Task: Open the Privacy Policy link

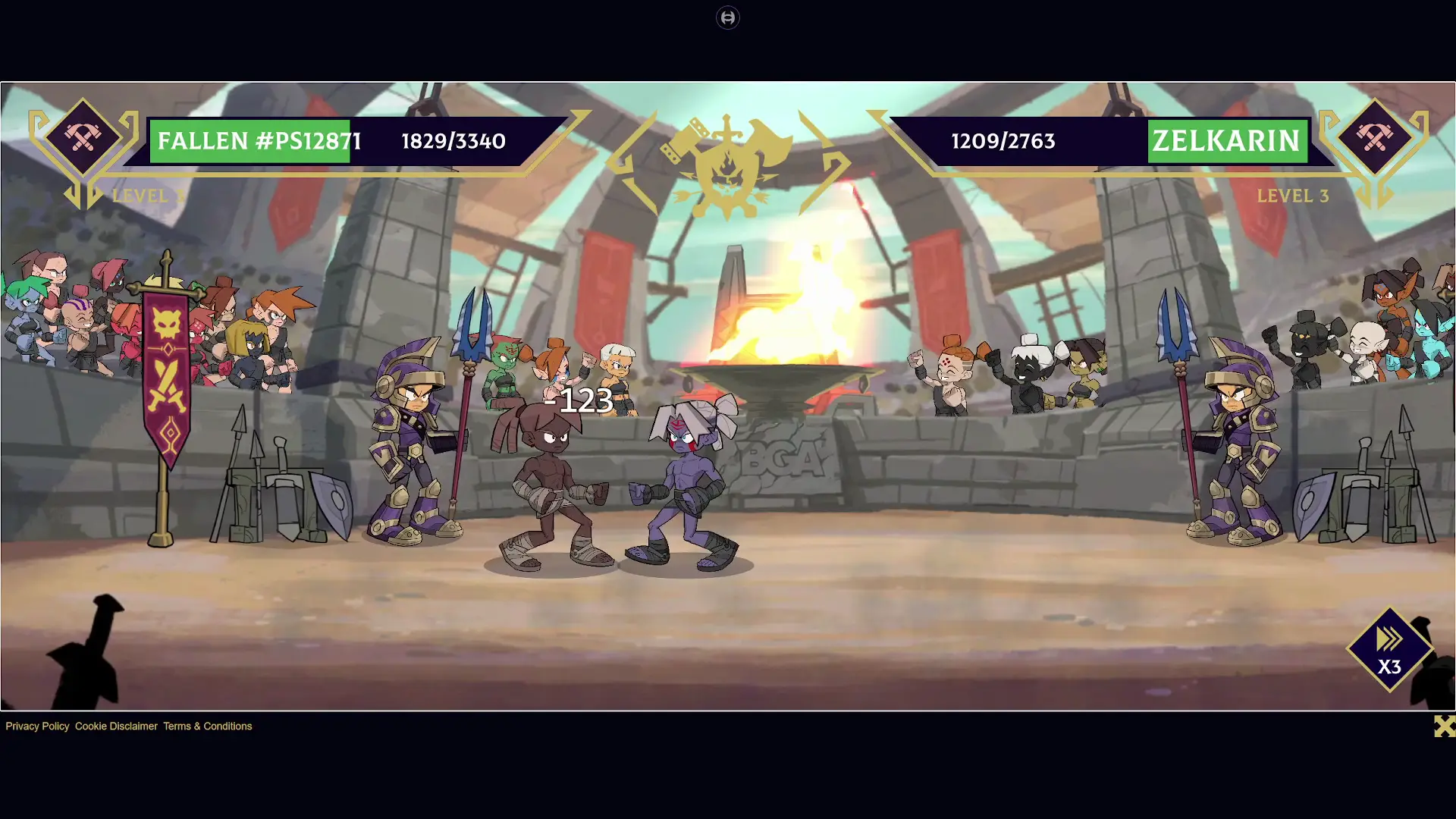Action: (x=36, y=726)
